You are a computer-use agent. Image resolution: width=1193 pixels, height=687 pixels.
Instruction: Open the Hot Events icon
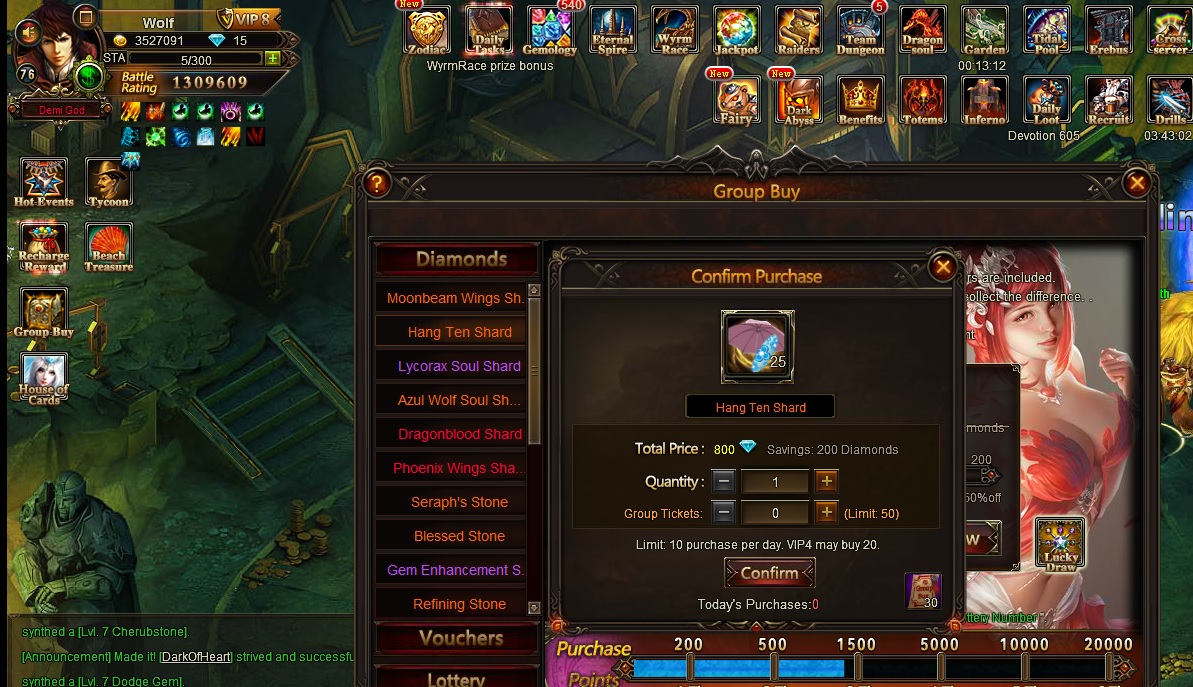[44, 182]
